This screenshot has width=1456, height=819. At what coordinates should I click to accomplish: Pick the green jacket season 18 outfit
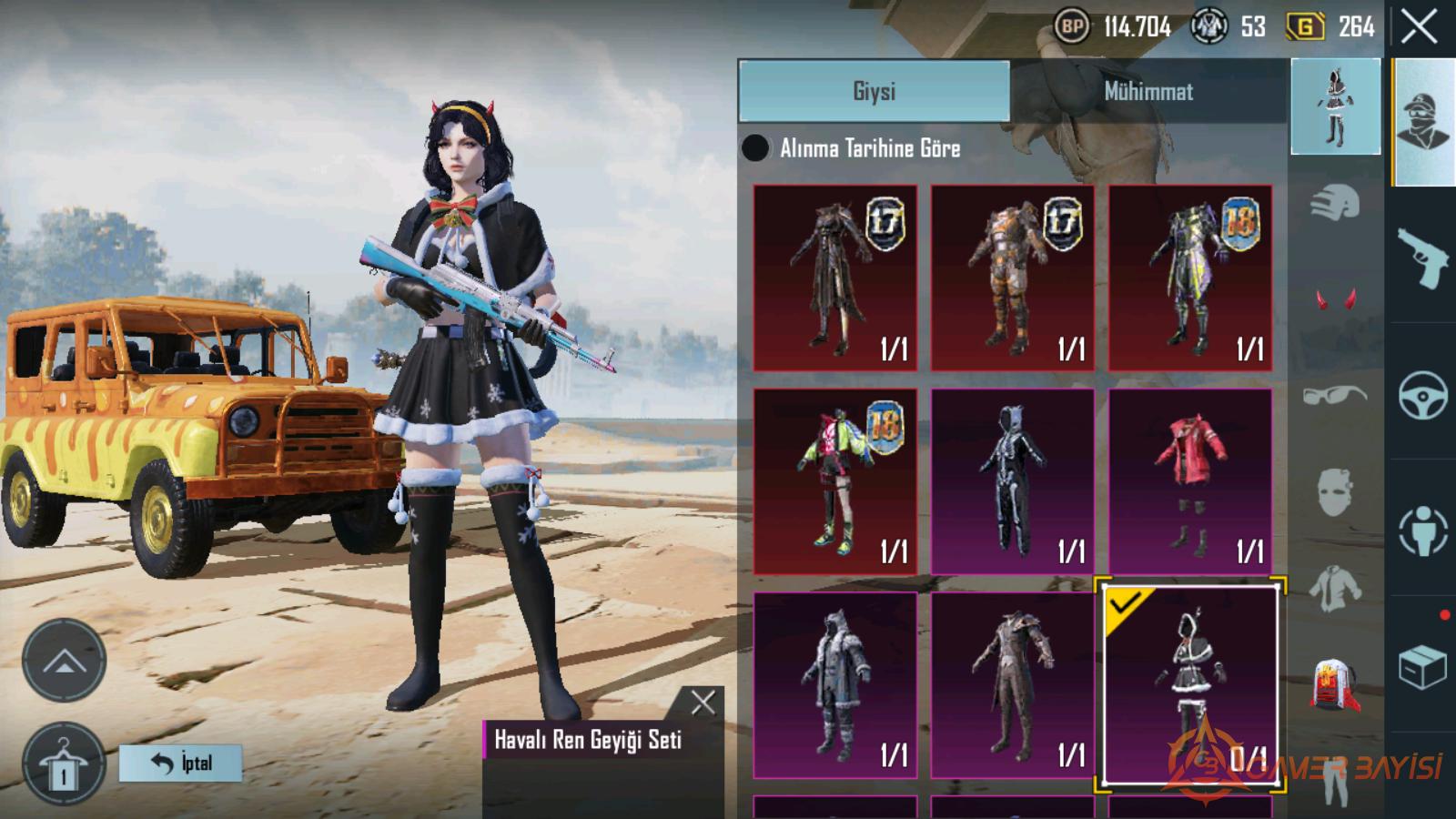coord(834,481)
